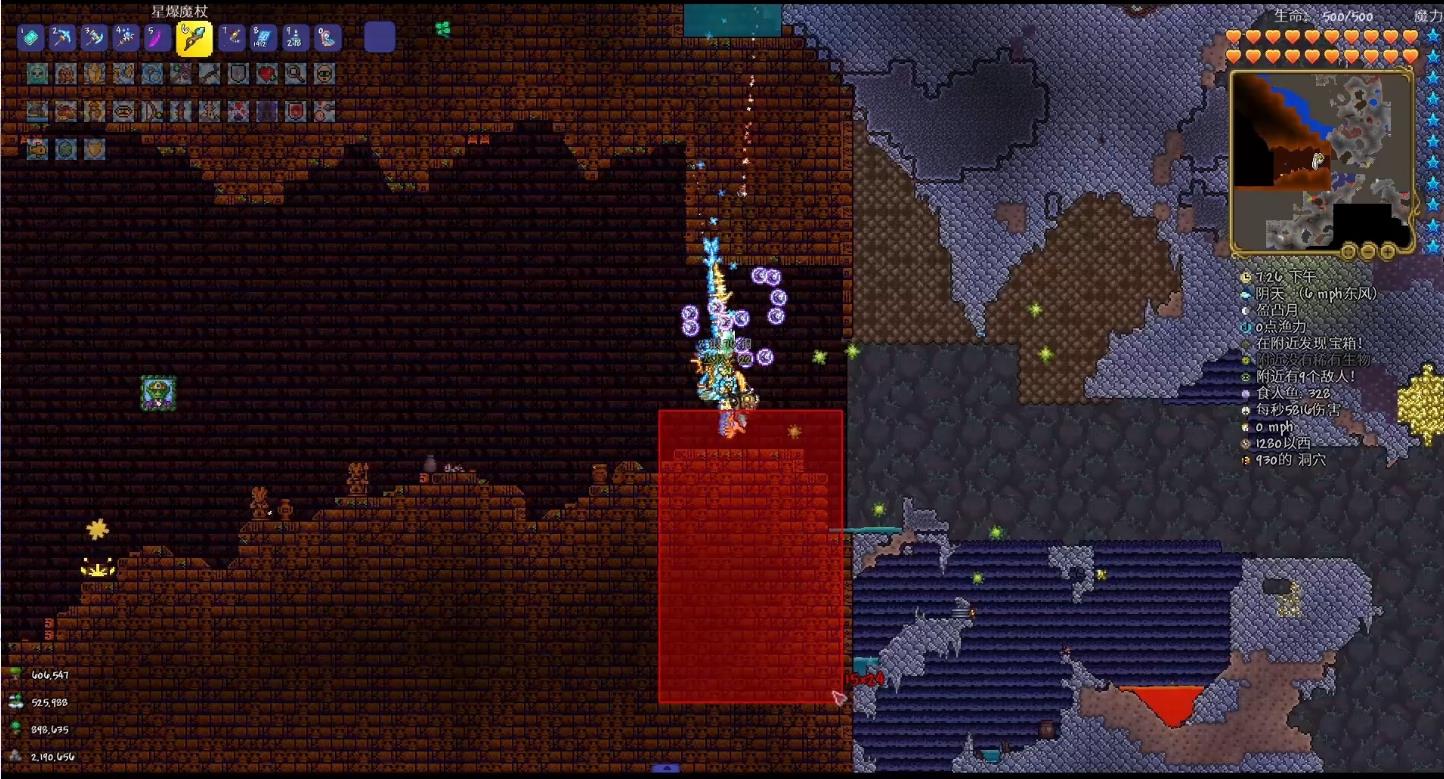Select the blue block stack in slot 8
The width and height of the screenshot is (1444, 779).
[264, 38]
